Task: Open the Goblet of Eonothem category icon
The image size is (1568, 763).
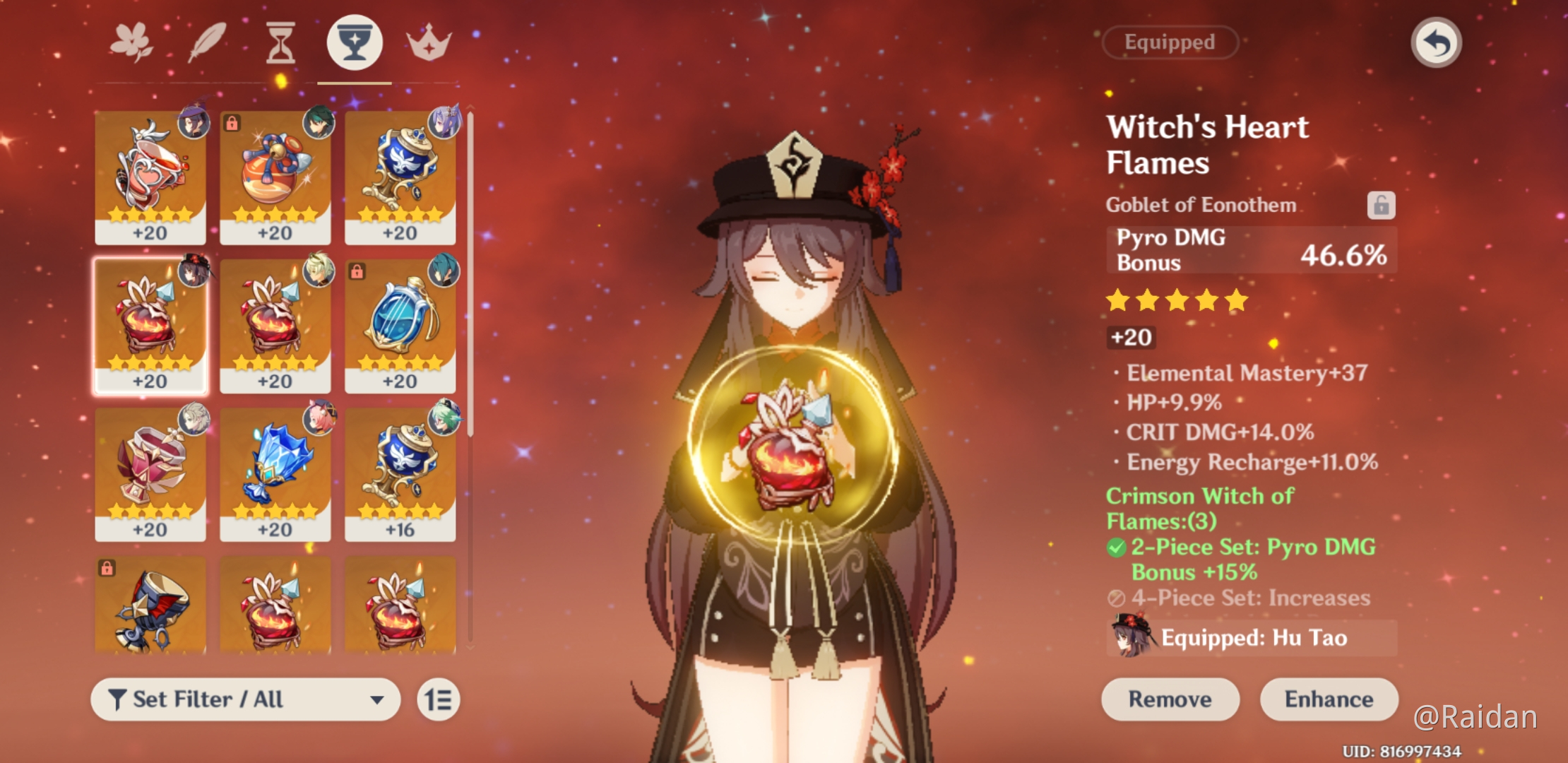Action: point(355,42)
